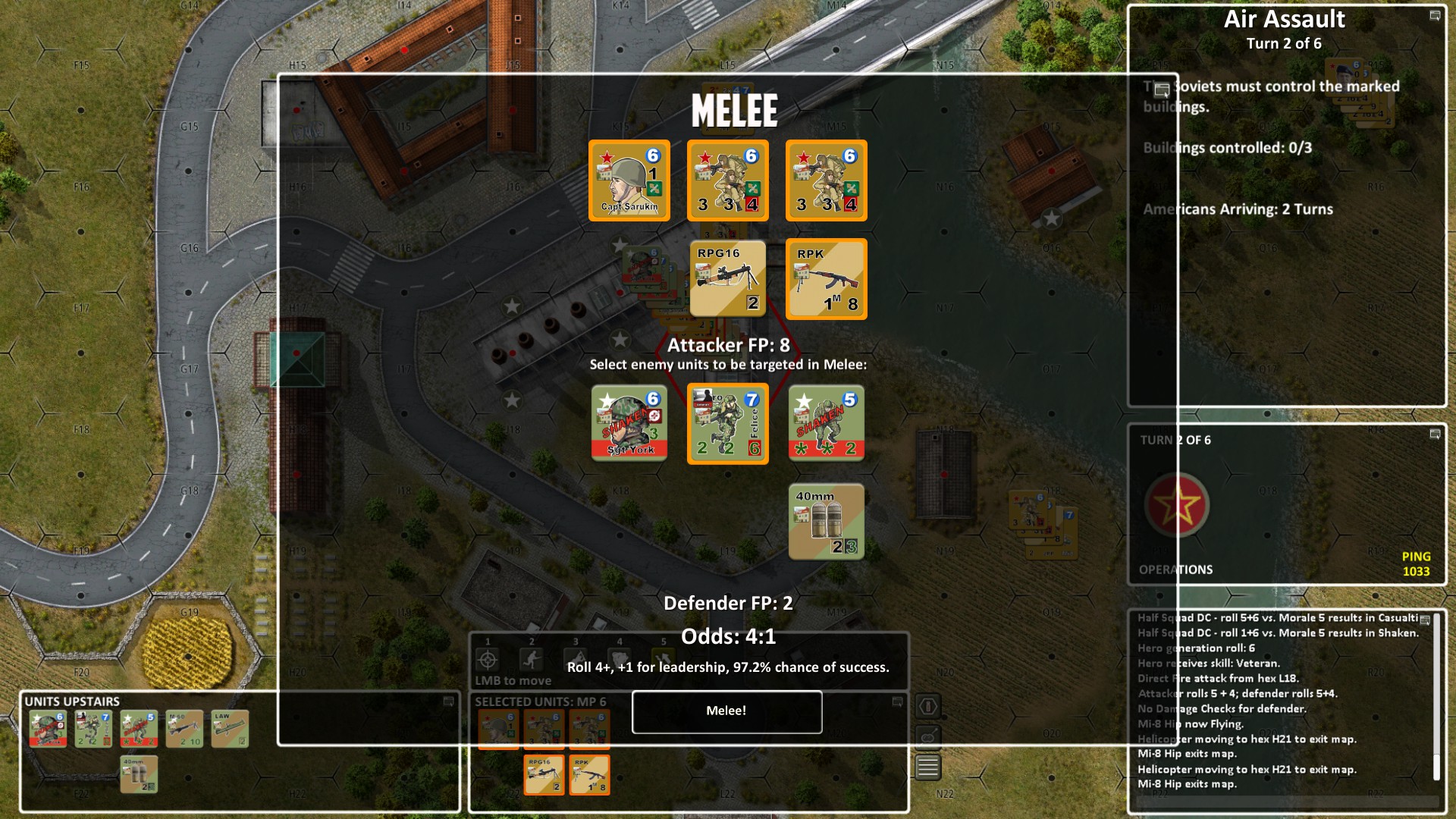The height and width of the screenshot is (819, 1456).
Task: Toggle the Shaken squad as a melee target
Action: pos(825,423)
